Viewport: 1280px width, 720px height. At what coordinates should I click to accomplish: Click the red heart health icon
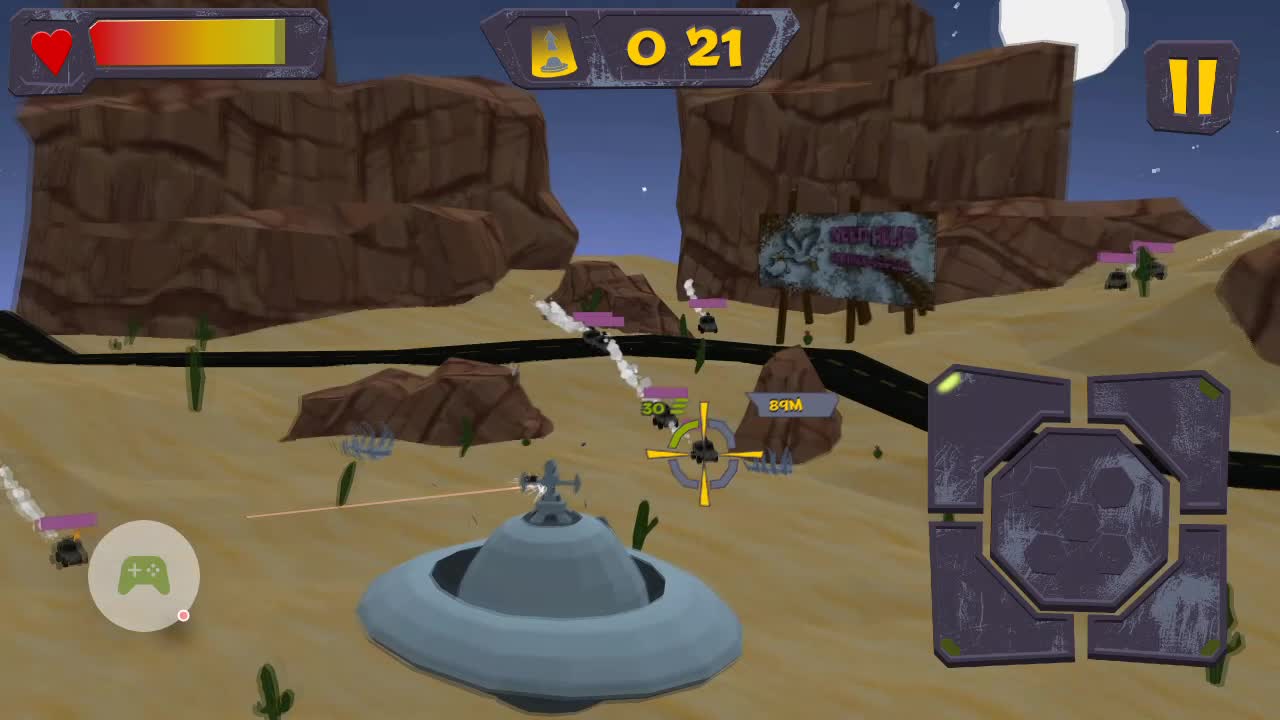click(52, 50)
